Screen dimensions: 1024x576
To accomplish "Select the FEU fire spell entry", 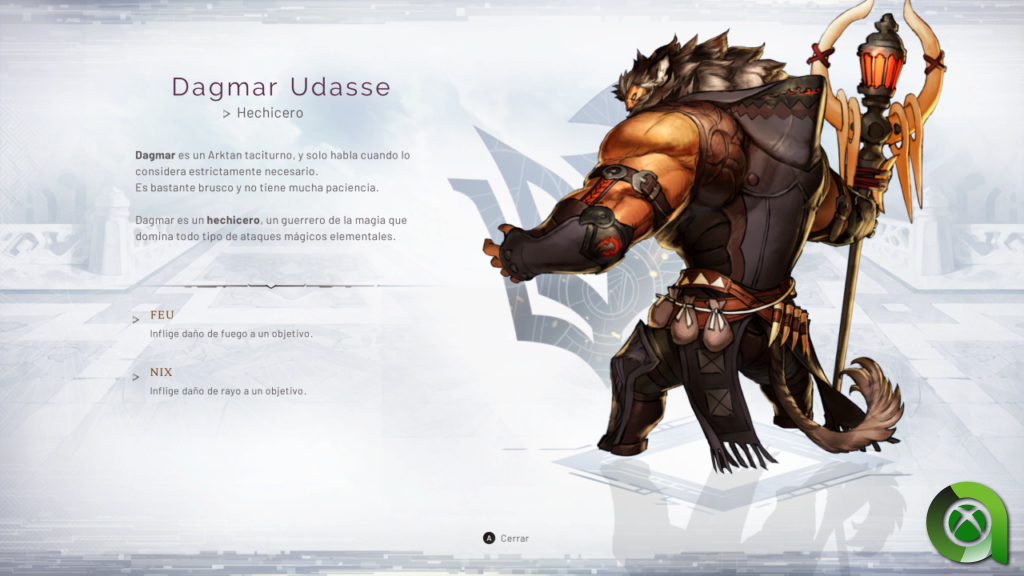I will point(162,315).
